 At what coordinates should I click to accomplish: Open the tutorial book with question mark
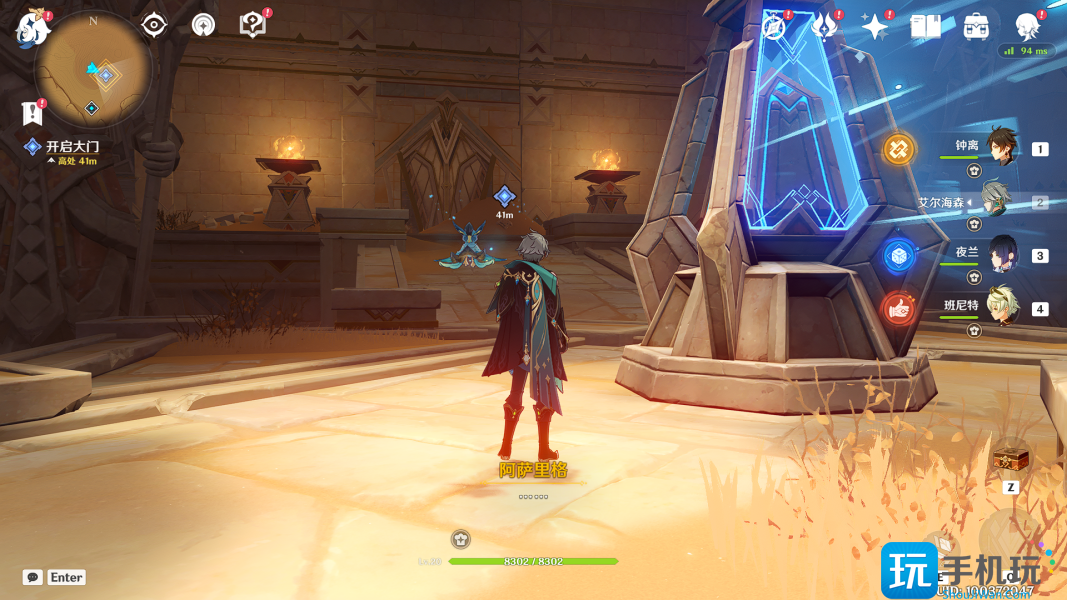(254, 25)
